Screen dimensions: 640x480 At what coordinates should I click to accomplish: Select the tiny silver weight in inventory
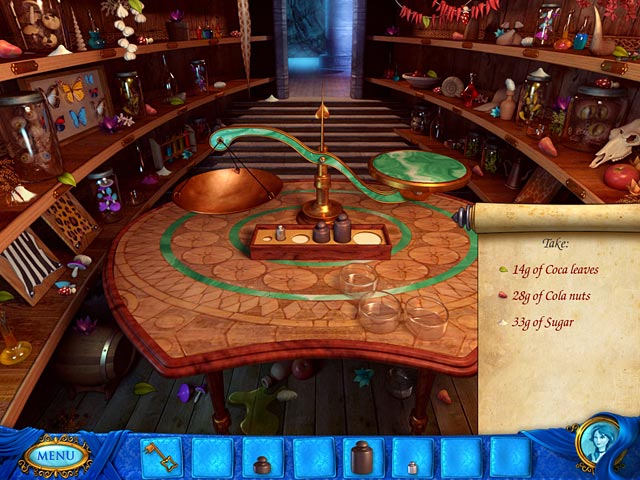pyautogui.click(x=411, y=465)
